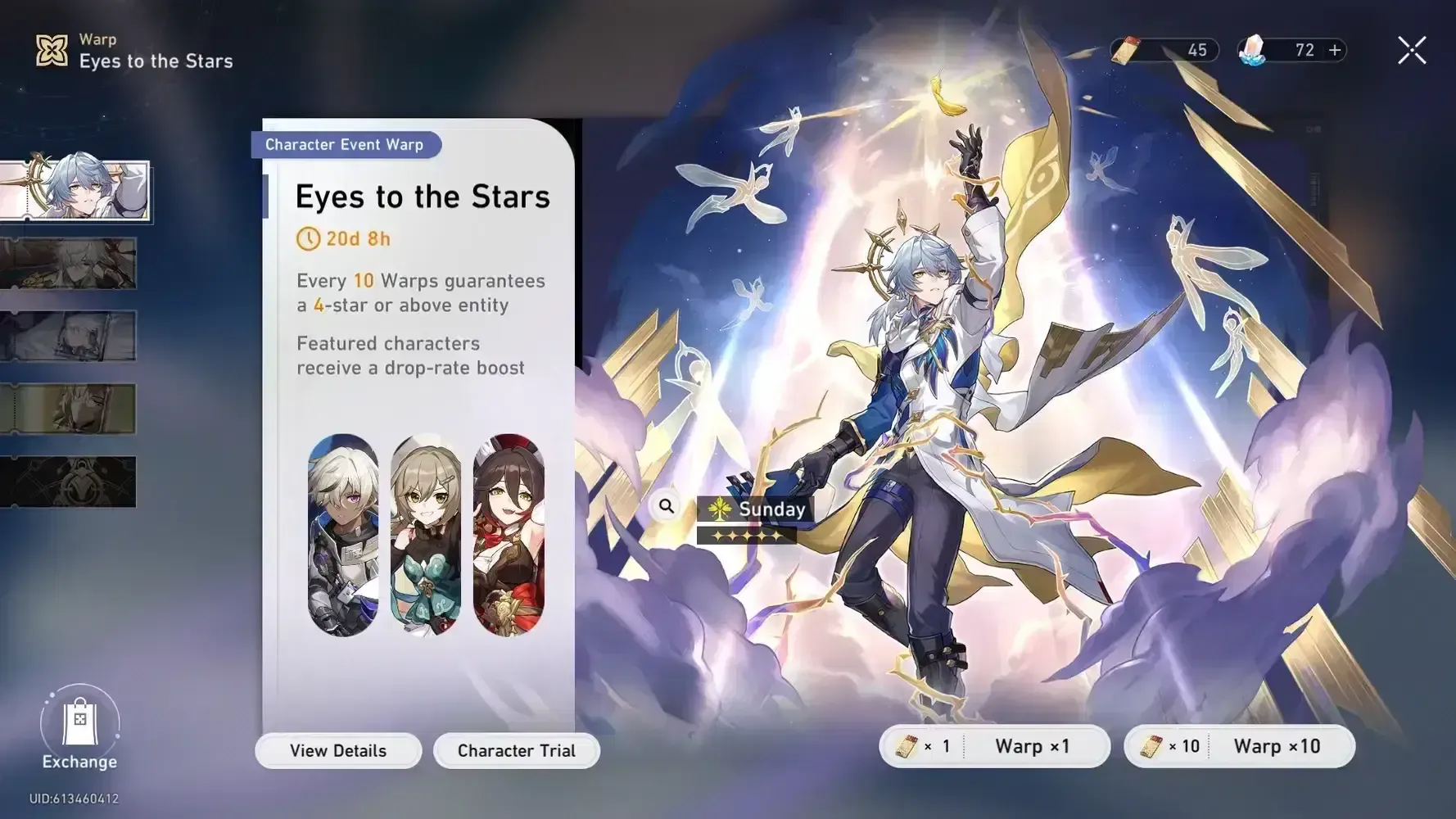Select the second banner thumbnail in the sidebar
The height and width of the screenshot is (819, 1456).
coord(70,264)
